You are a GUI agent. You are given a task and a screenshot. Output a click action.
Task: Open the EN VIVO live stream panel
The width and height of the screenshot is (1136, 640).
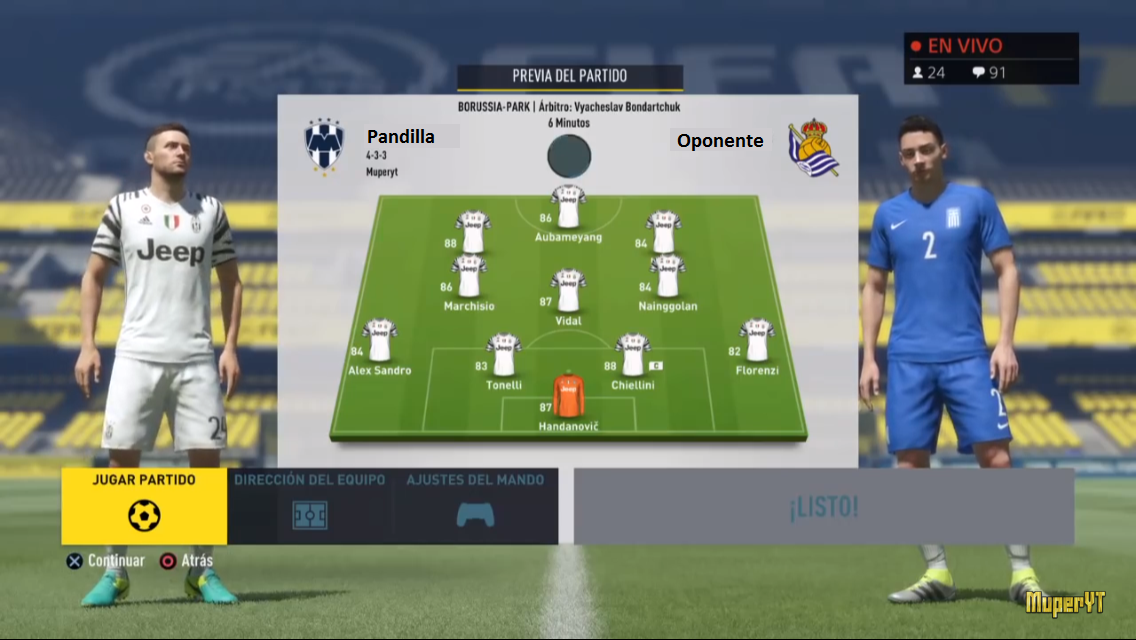tap(990, 58)
